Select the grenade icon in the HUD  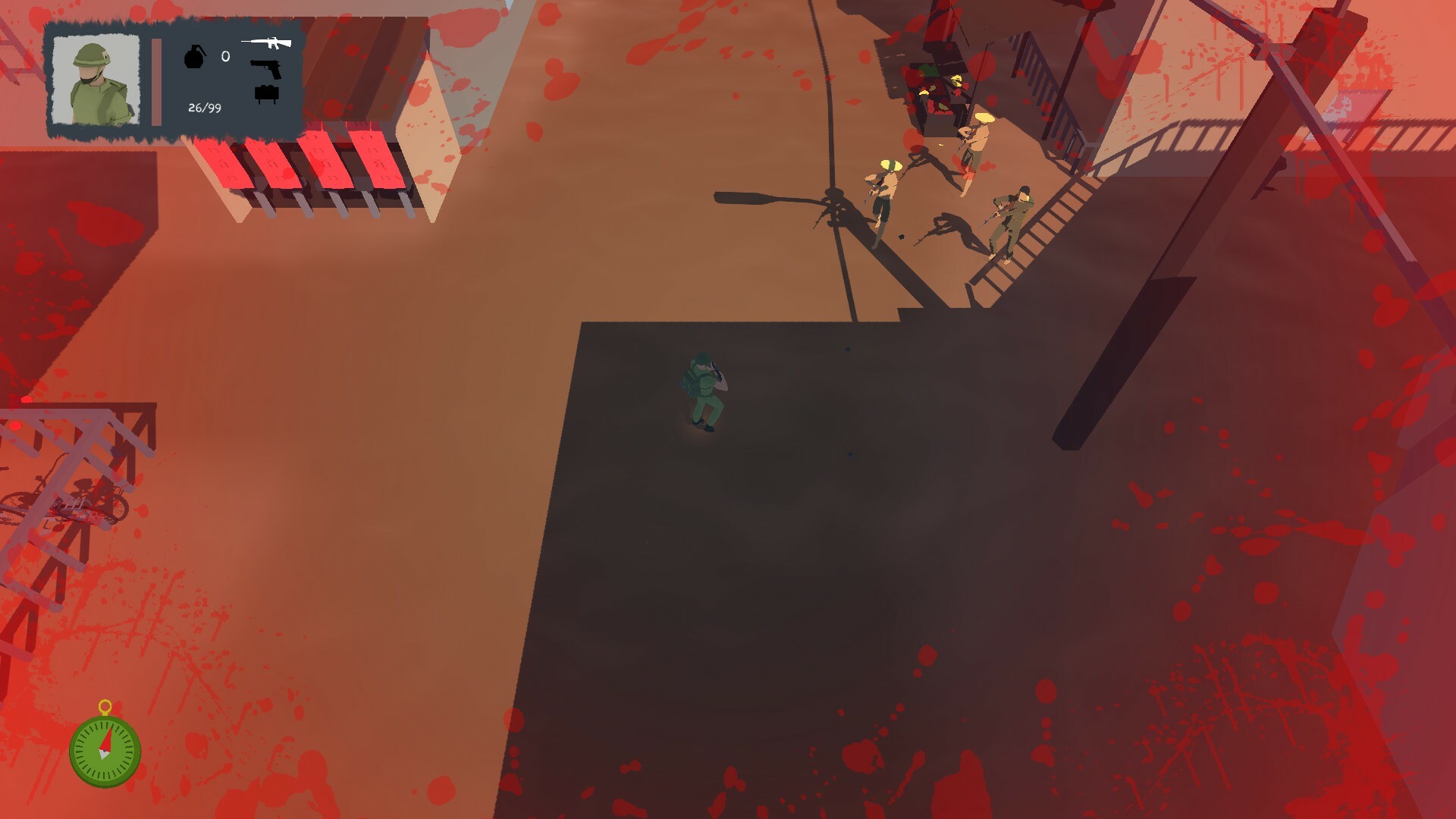click(x=196, y=57)
